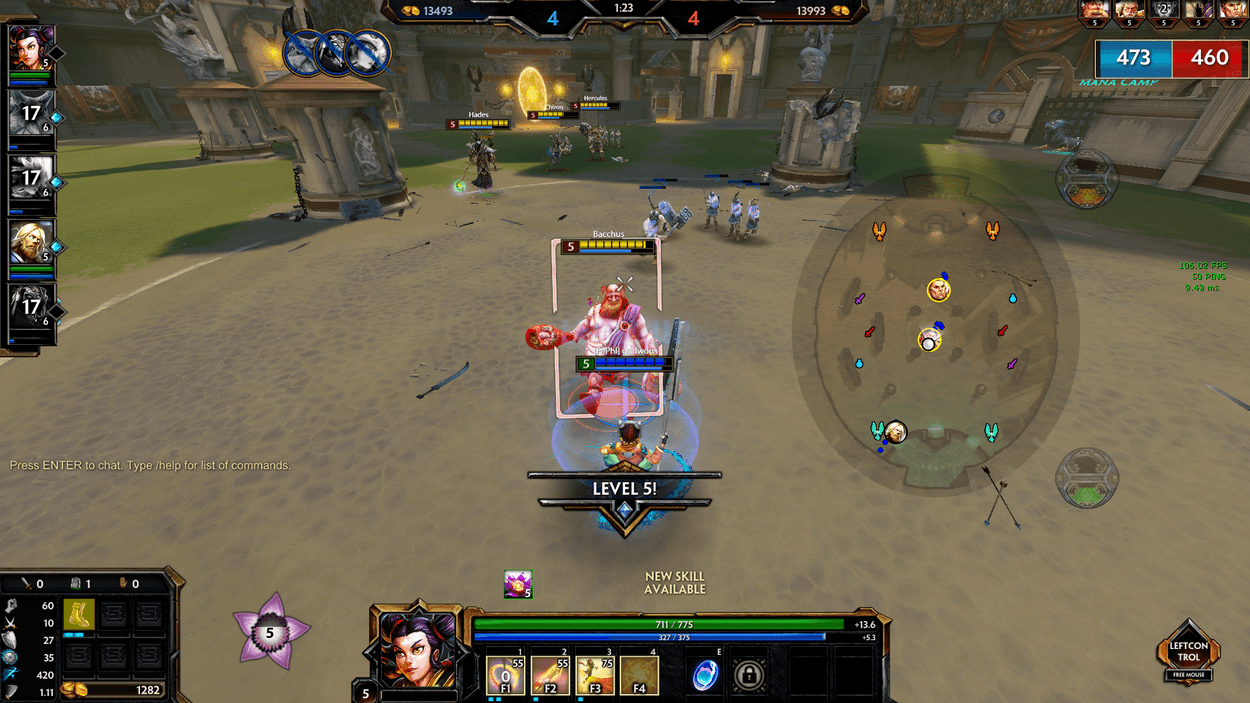This screenshot has height=703, width=1250.
Task: Open the chat input prompt line
Action: [x=150, y=465]
